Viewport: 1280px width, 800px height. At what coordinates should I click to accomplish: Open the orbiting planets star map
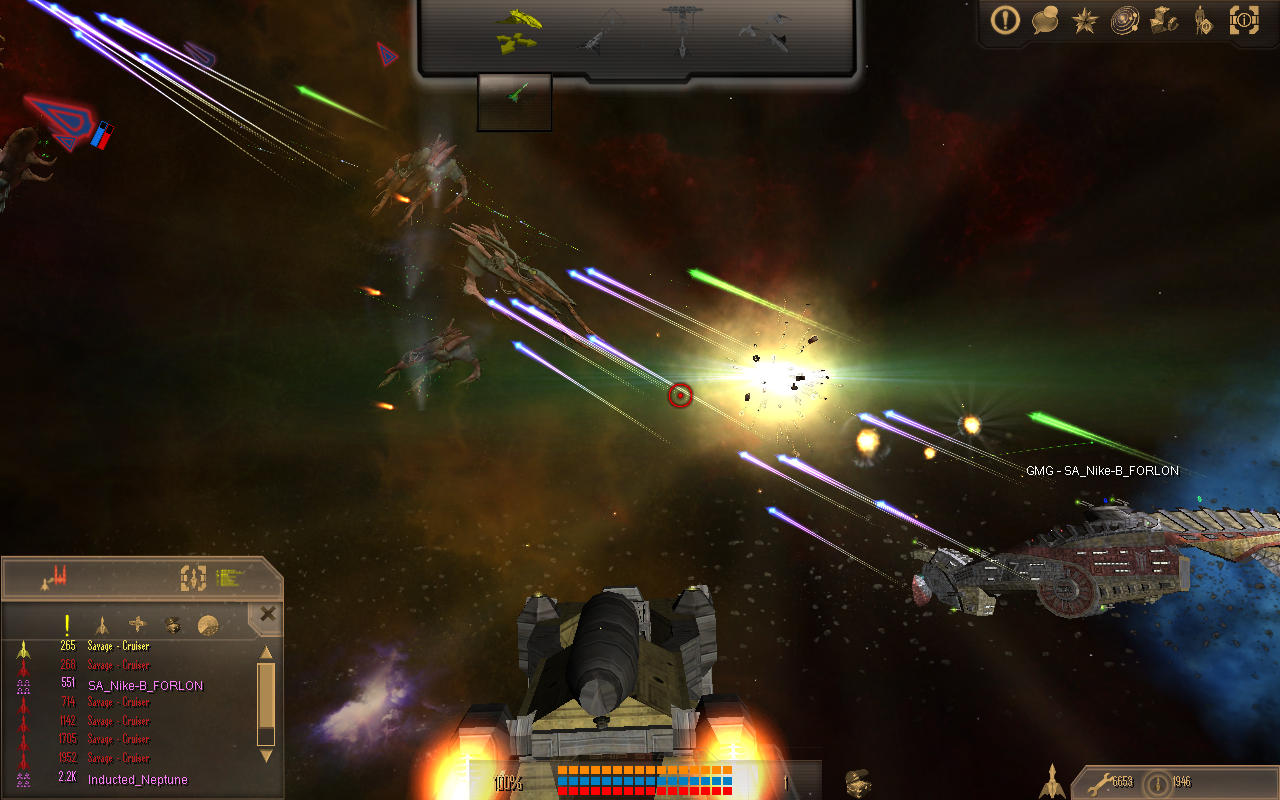1125,20
